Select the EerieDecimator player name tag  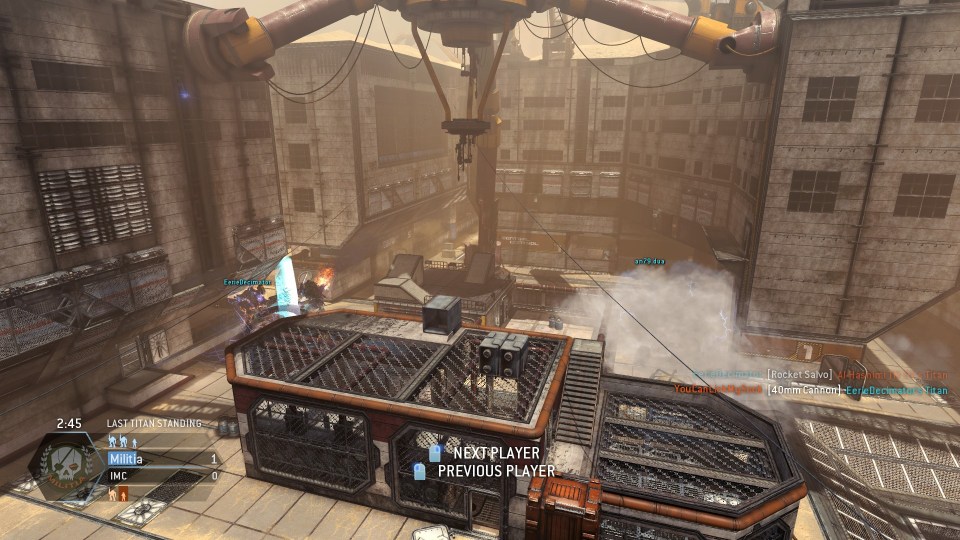pyautogui.click(x=249, y=283)
